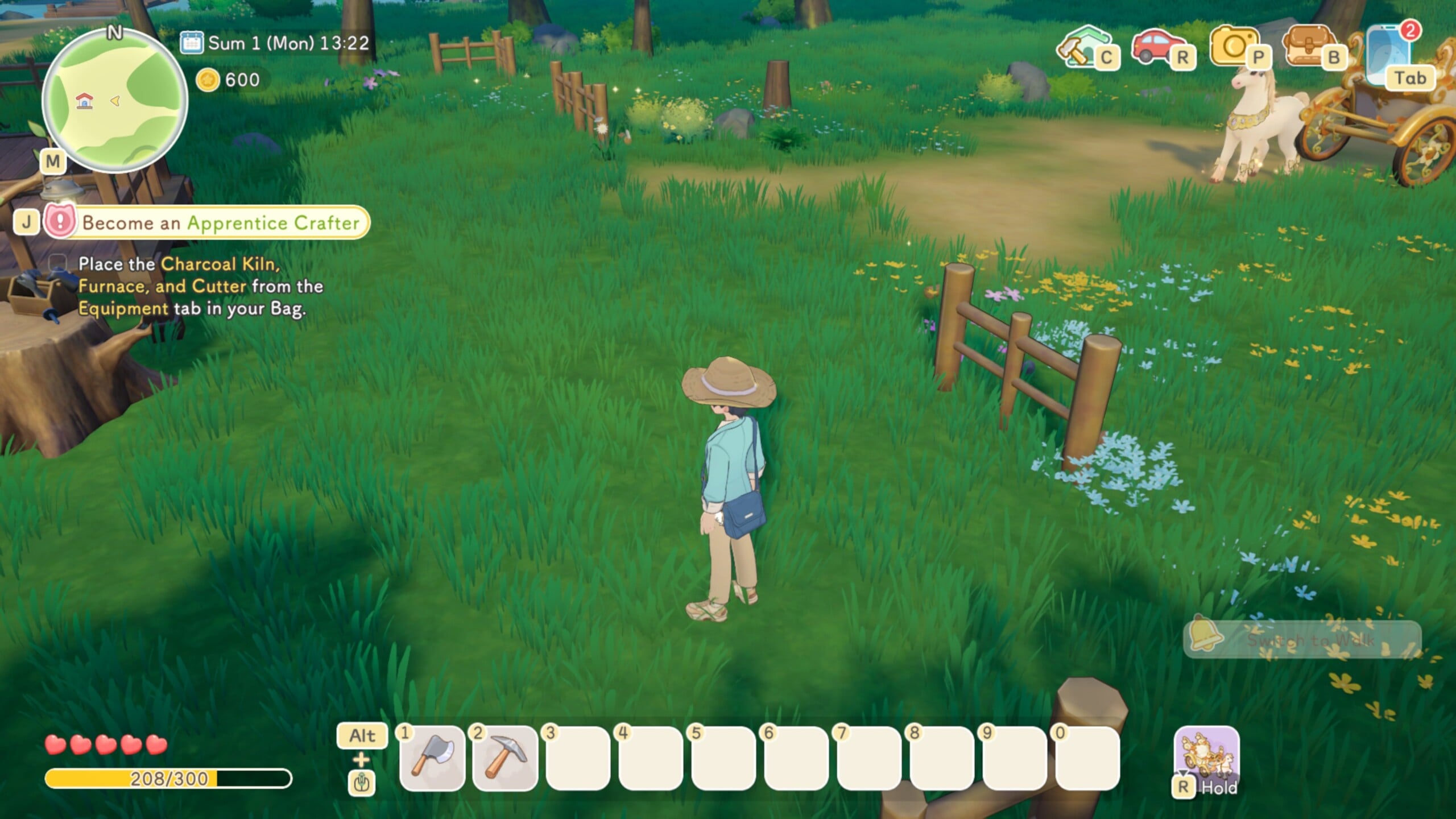Open the crafting hammer-and-house menu
This screenshot has height=819, width=1456.
coord(1079,47)
